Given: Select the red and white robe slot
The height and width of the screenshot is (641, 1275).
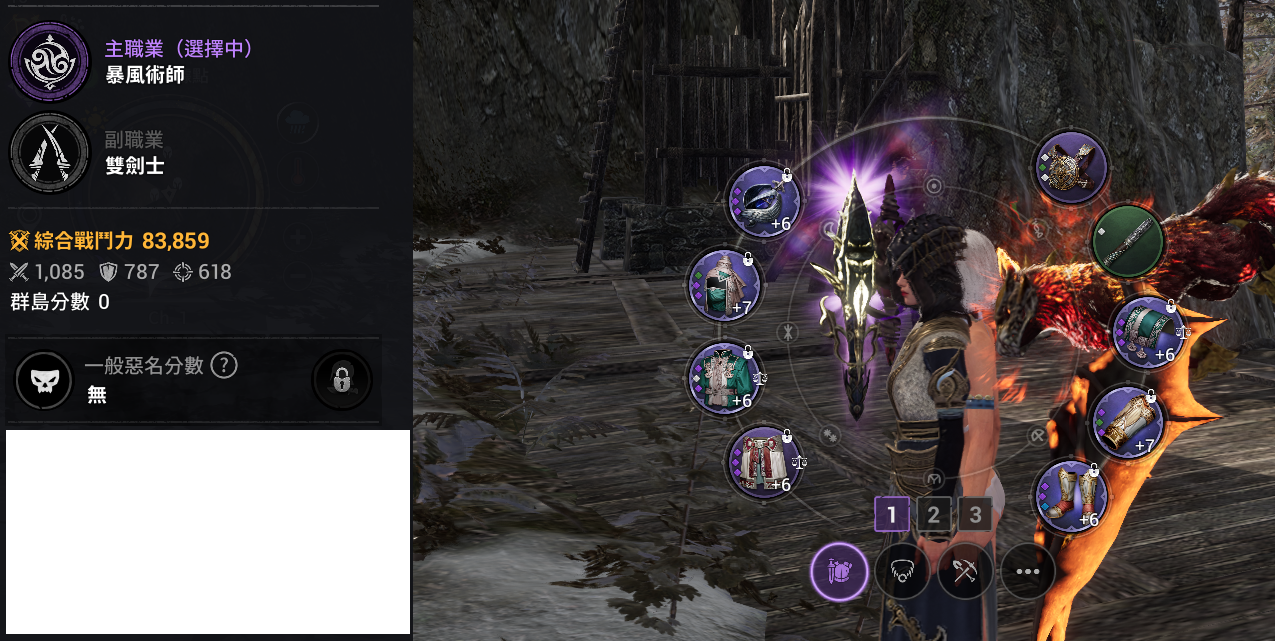Looking at the screenshot, I should click(x=764, y=462).
